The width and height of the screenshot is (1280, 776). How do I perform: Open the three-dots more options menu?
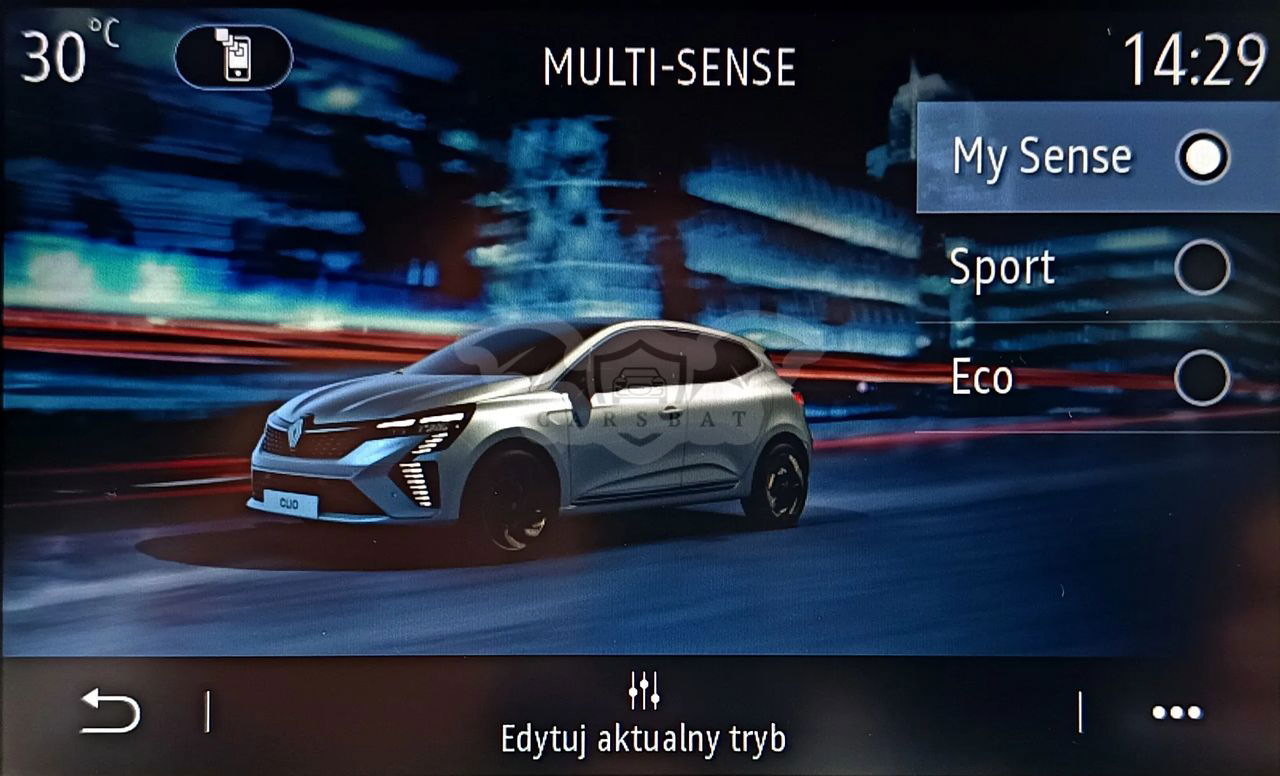1176,713
